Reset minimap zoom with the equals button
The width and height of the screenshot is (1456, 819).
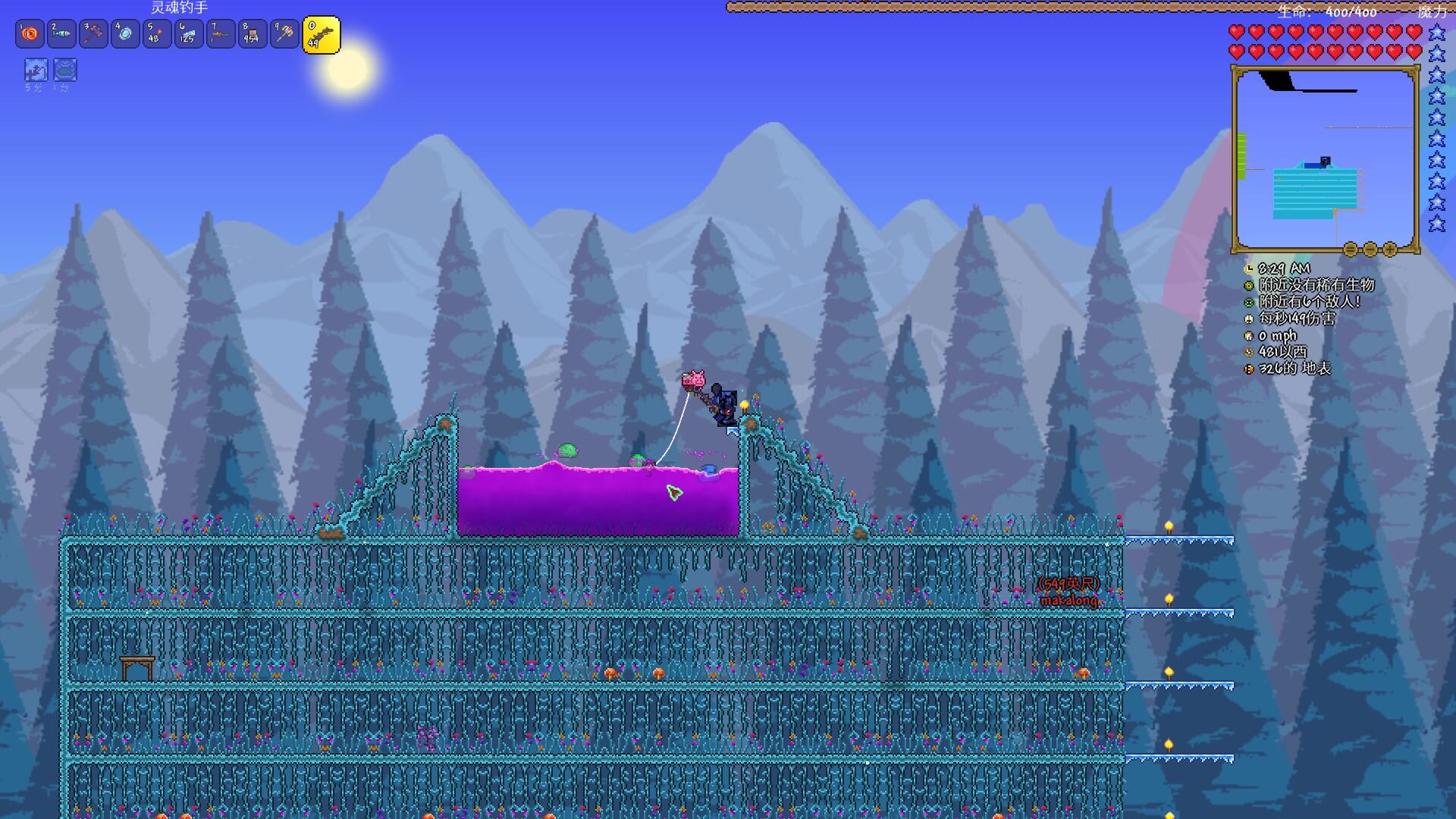click(x=1351, y=249)
